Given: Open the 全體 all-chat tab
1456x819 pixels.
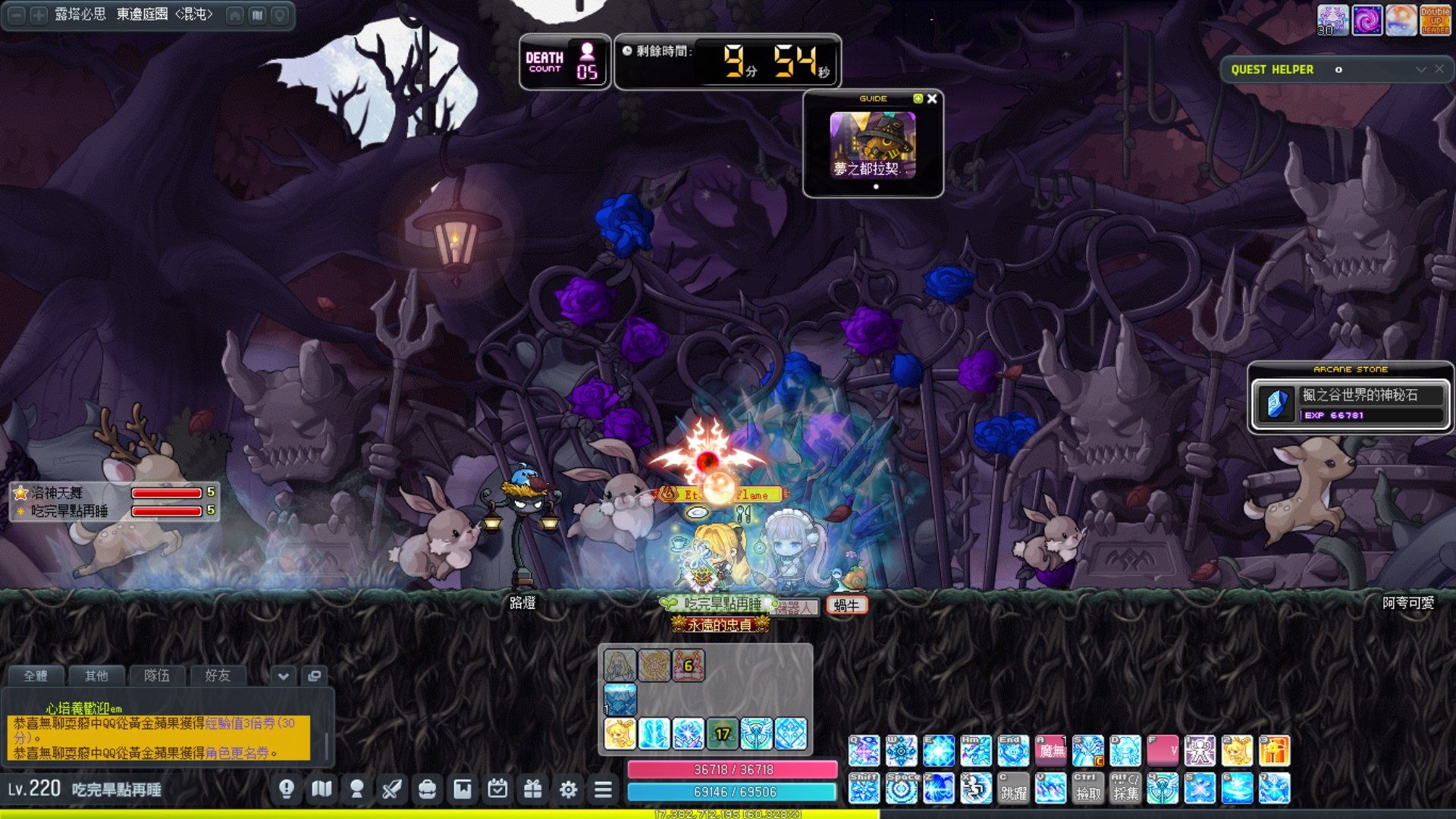Looking at the screenshot, I should pos(36,675).
